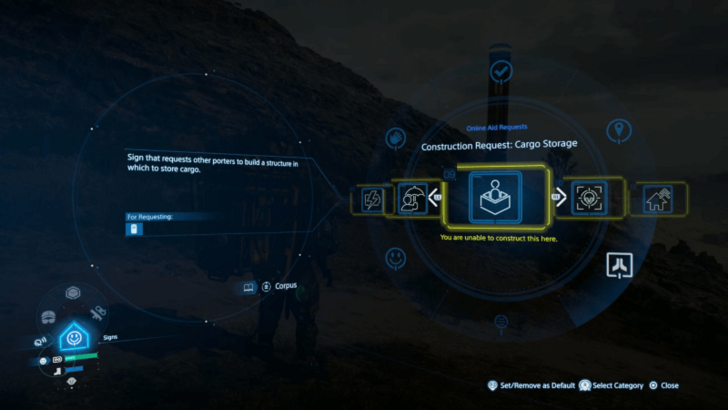Click the right arrow to the next sign
The image size is (728, 410).
click(x=559, y=197)
